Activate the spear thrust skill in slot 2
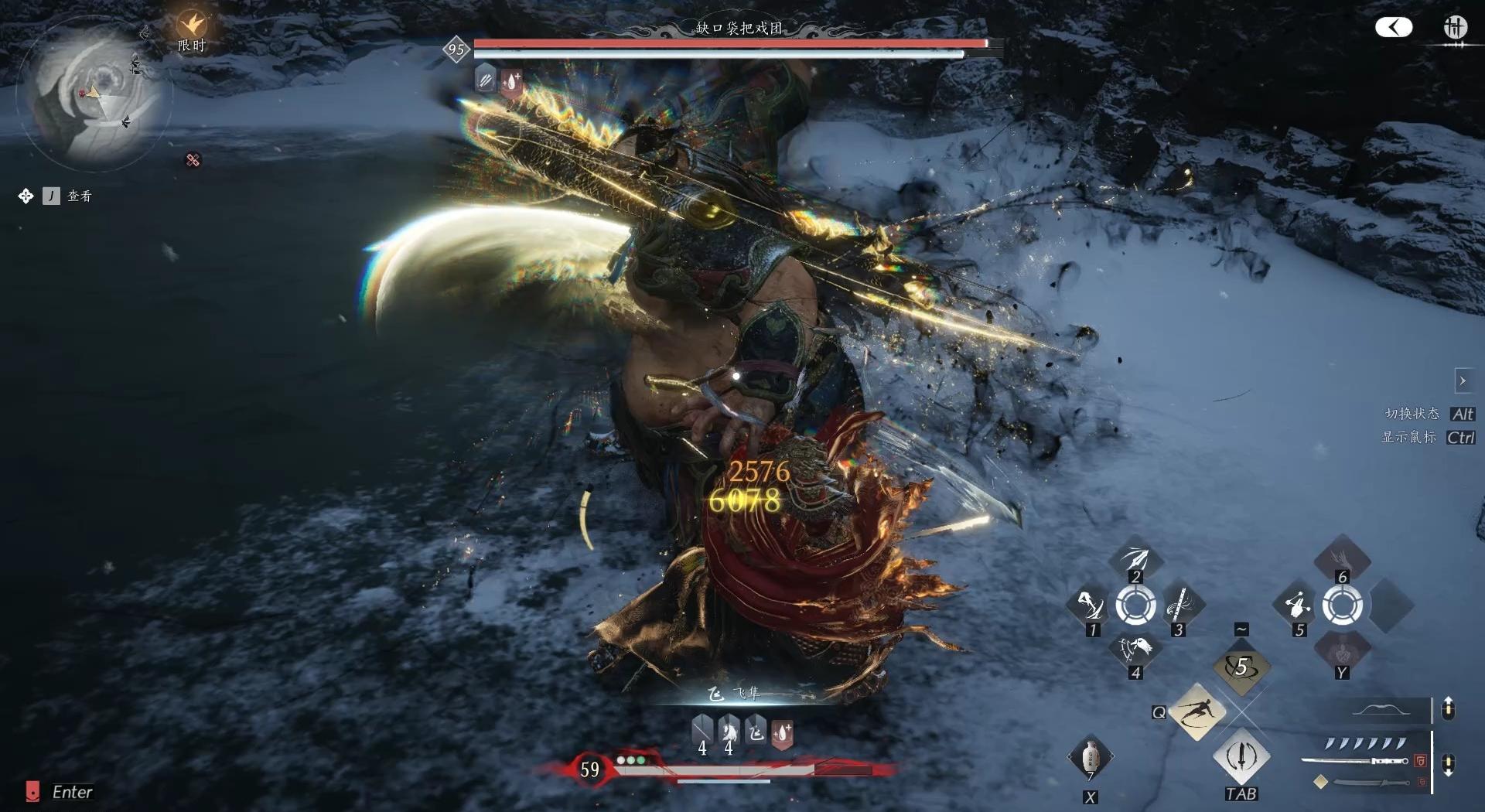1485x812 pixels. (x=1135, y=559)
